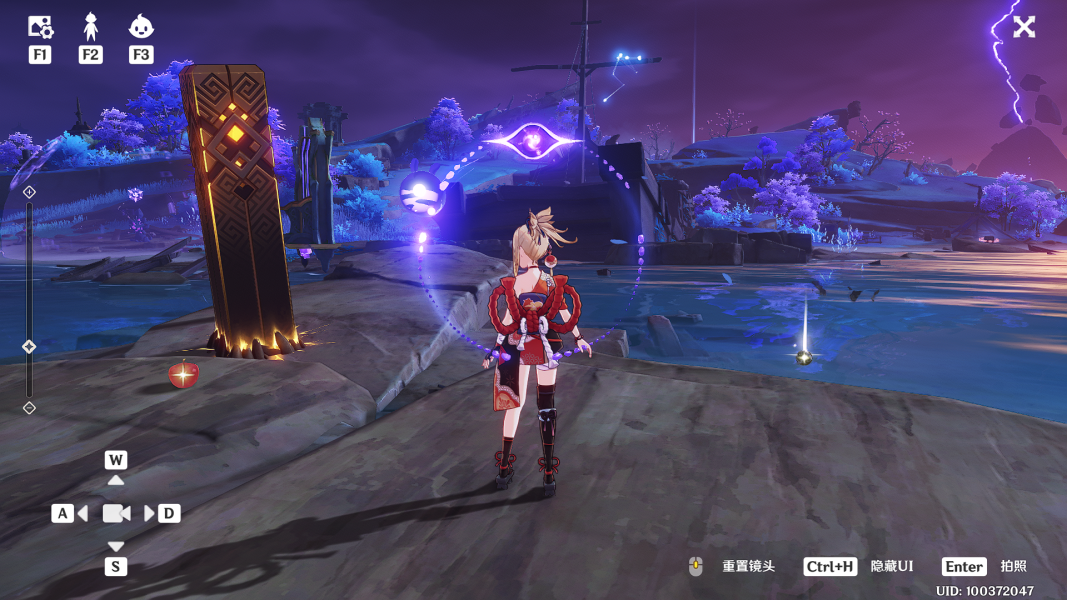Image resolution: width=1067 pixels, height=600 pixels.
Task: Click the camera zoom slider handle
Action: pos(29,347)
